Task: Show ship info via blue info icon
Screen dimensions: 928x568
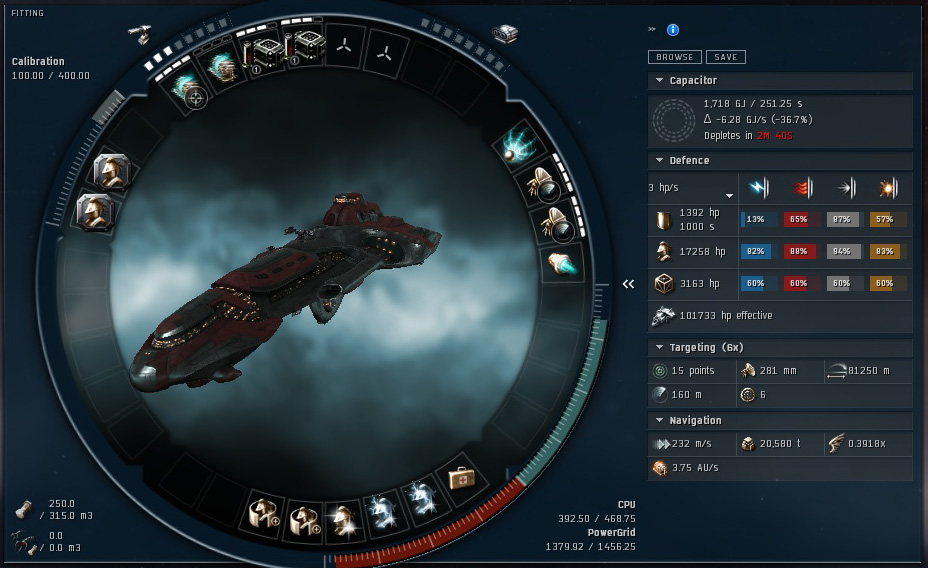Action: (673, 30)
